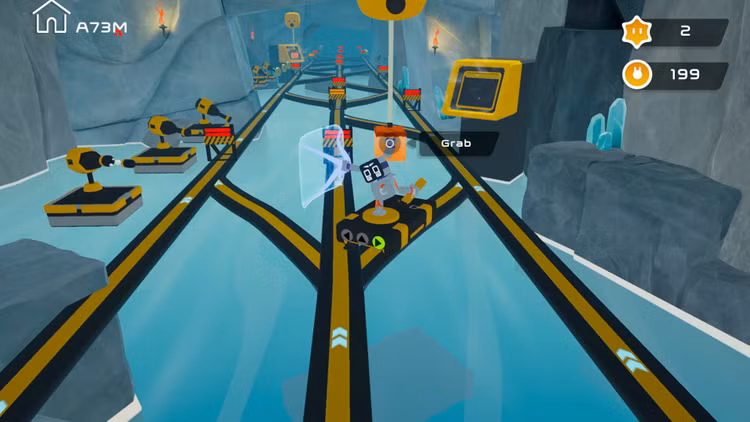Click the house-shaped home icon
The height and width of the screenshot is (422, 750).
pyautogui.click(x=51, y=17)
